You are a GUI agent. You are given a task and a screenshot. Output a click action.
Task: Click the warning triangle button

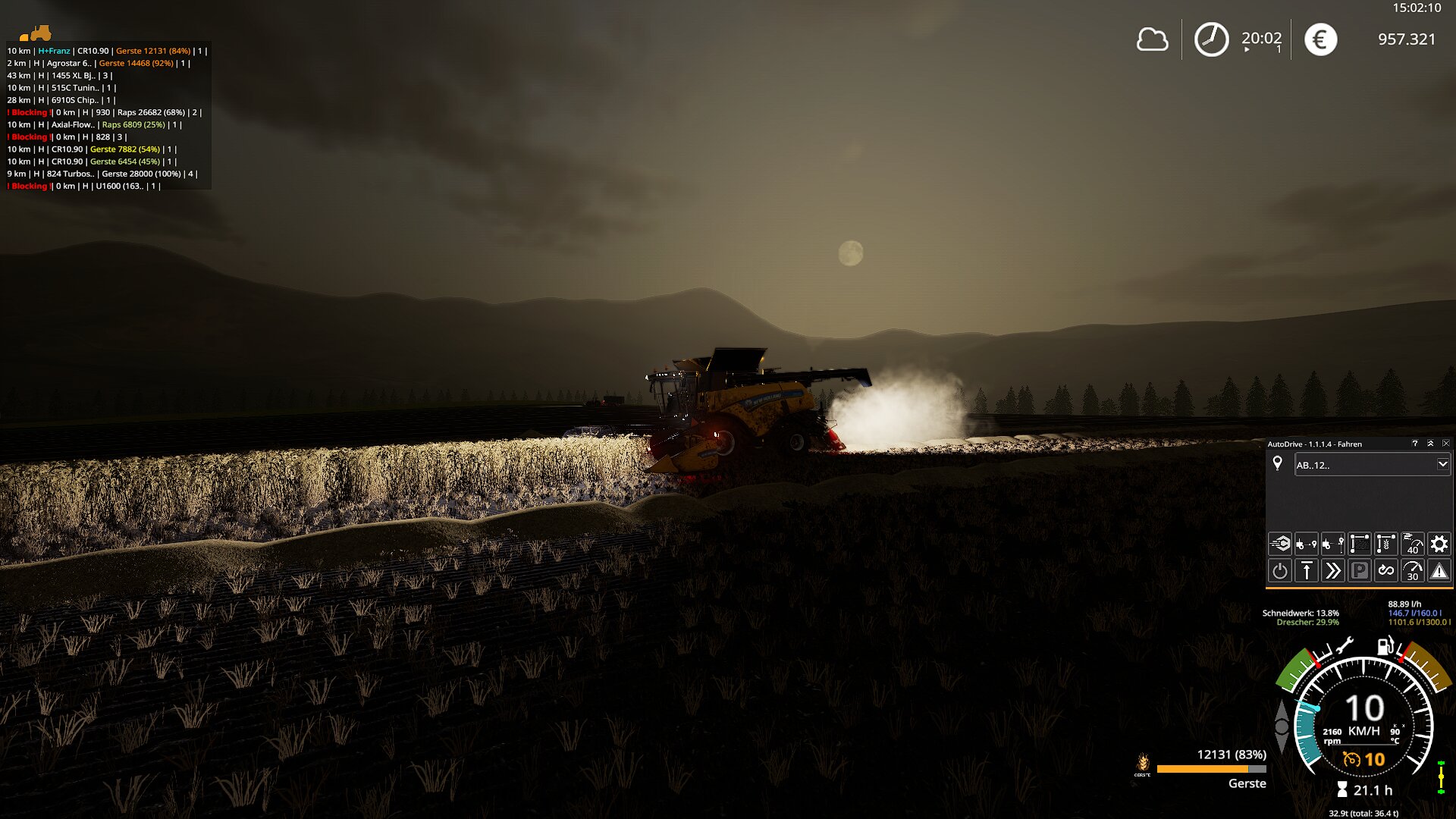[x=1439, y=571]
